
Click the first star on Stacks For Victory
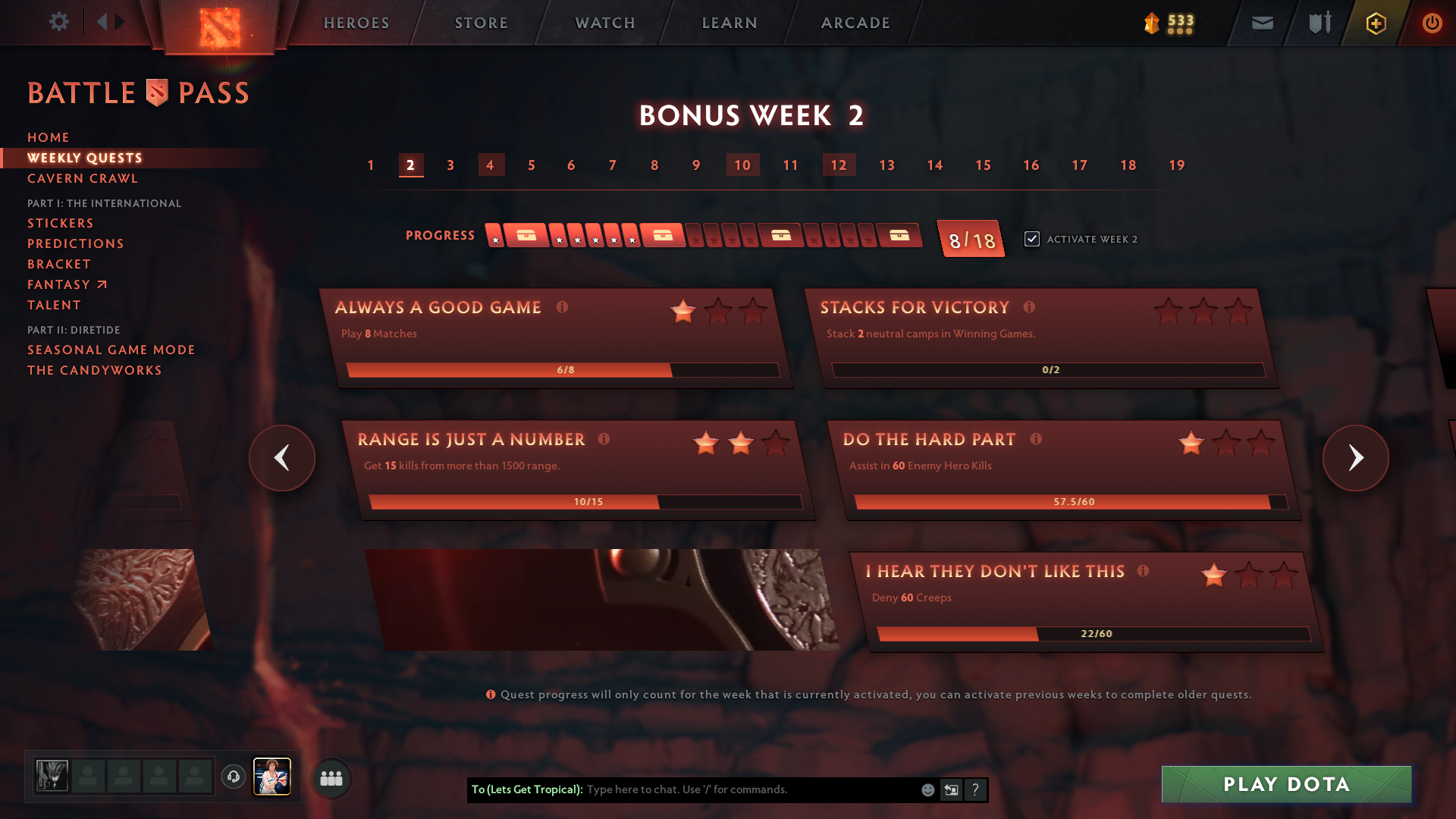1170,312
